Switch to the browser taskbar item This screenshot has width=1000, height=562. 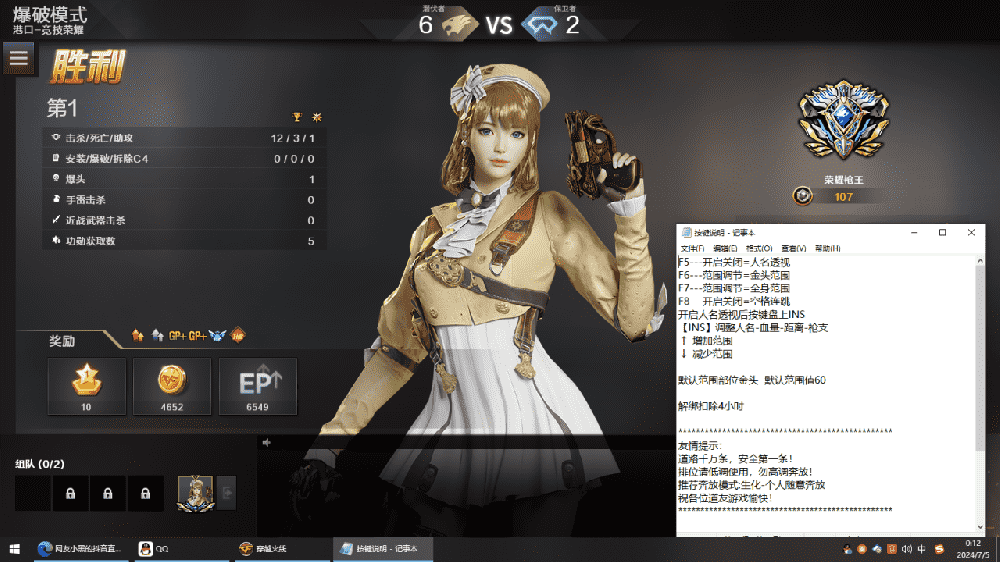pos(80,549)
